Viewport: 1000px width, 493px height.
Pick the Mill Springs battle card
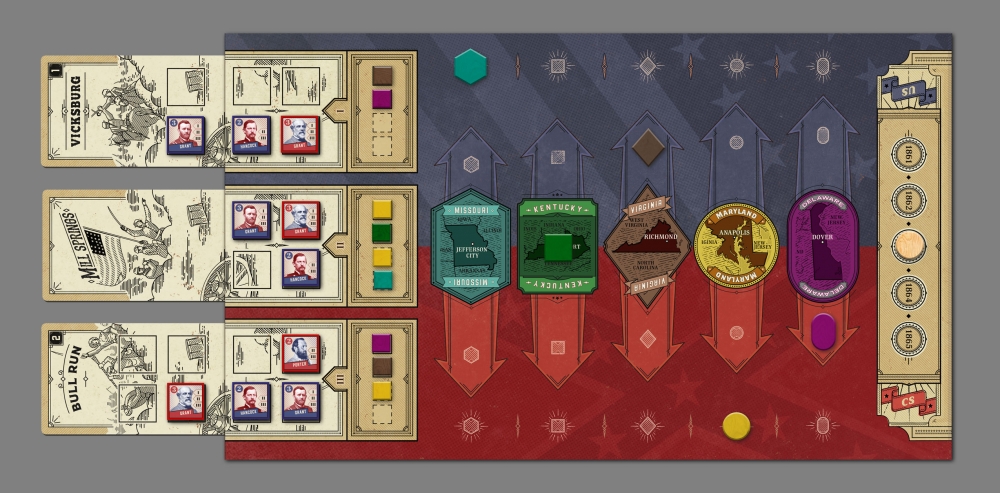pos(110,244)
